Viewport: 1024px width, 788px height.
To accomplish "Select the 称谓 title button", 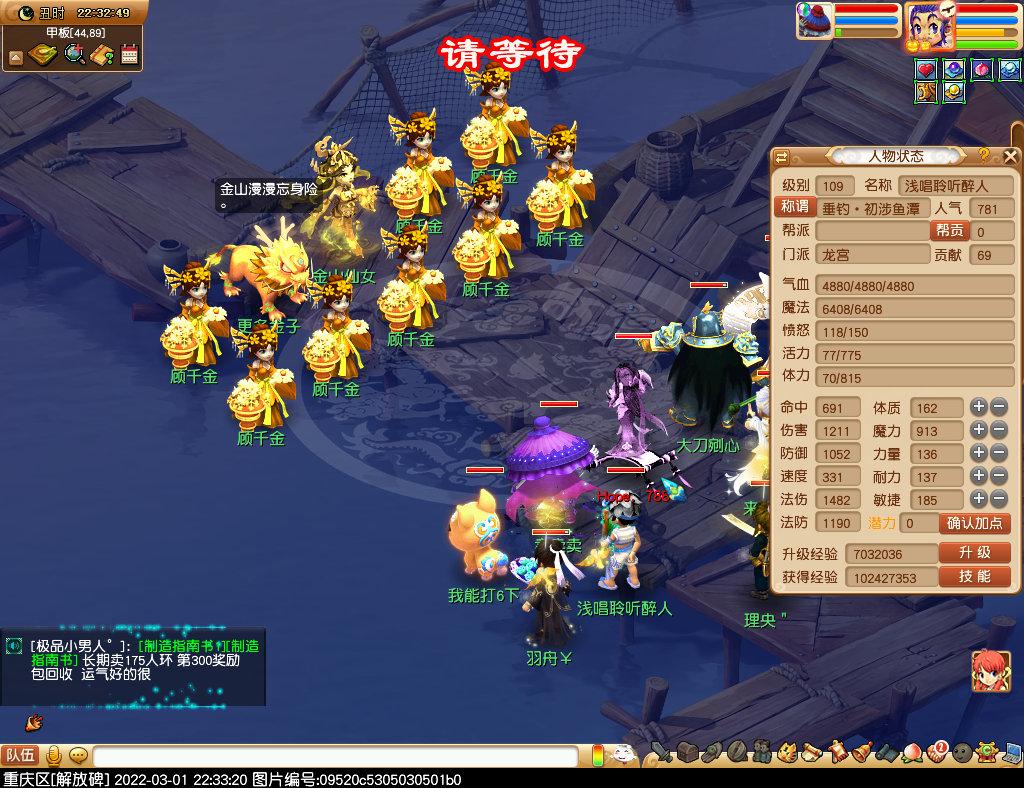I will point(794,207).
